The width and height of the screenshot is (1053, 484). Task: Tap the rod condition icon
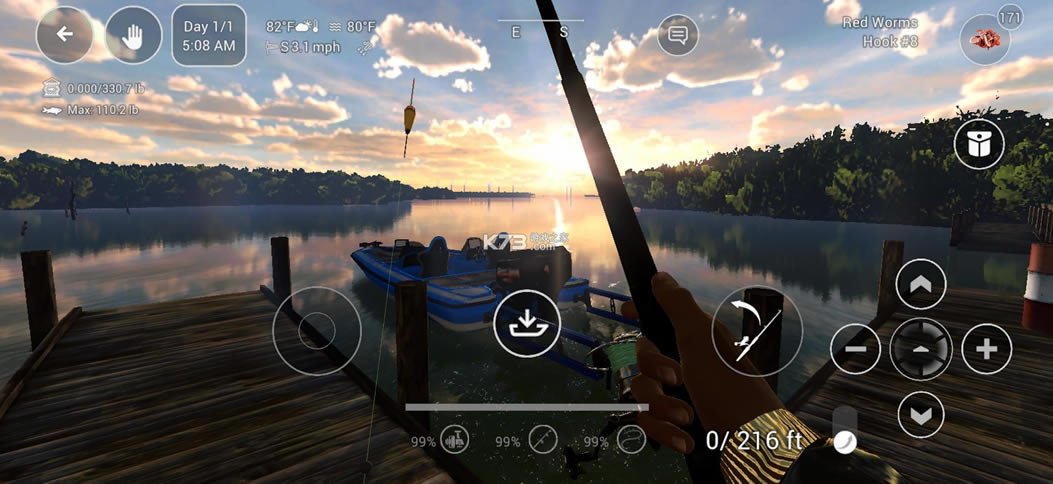(543, 439)
